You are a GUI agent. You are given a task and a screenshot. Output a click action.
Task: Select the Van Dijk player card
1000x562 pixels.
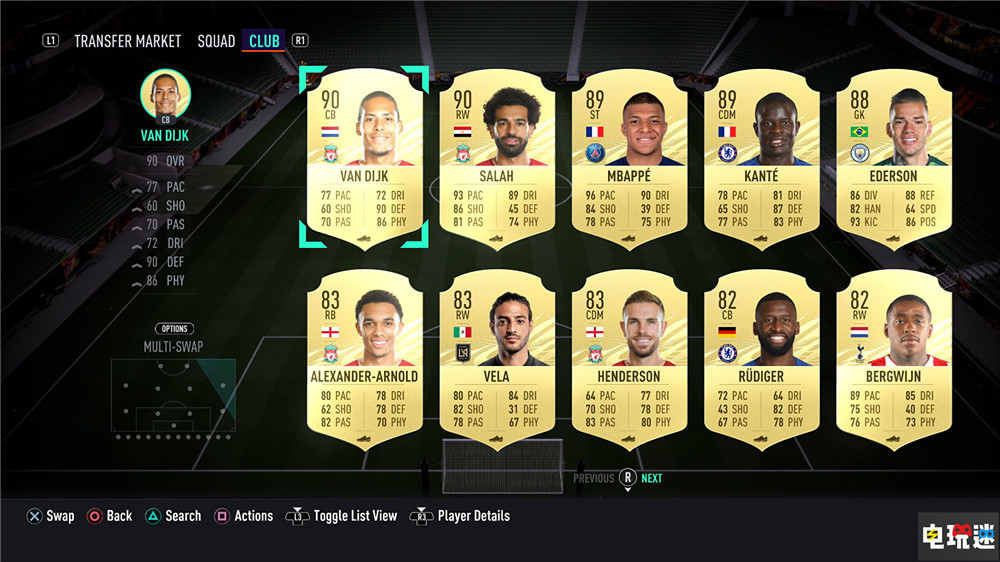coord(364,157)
